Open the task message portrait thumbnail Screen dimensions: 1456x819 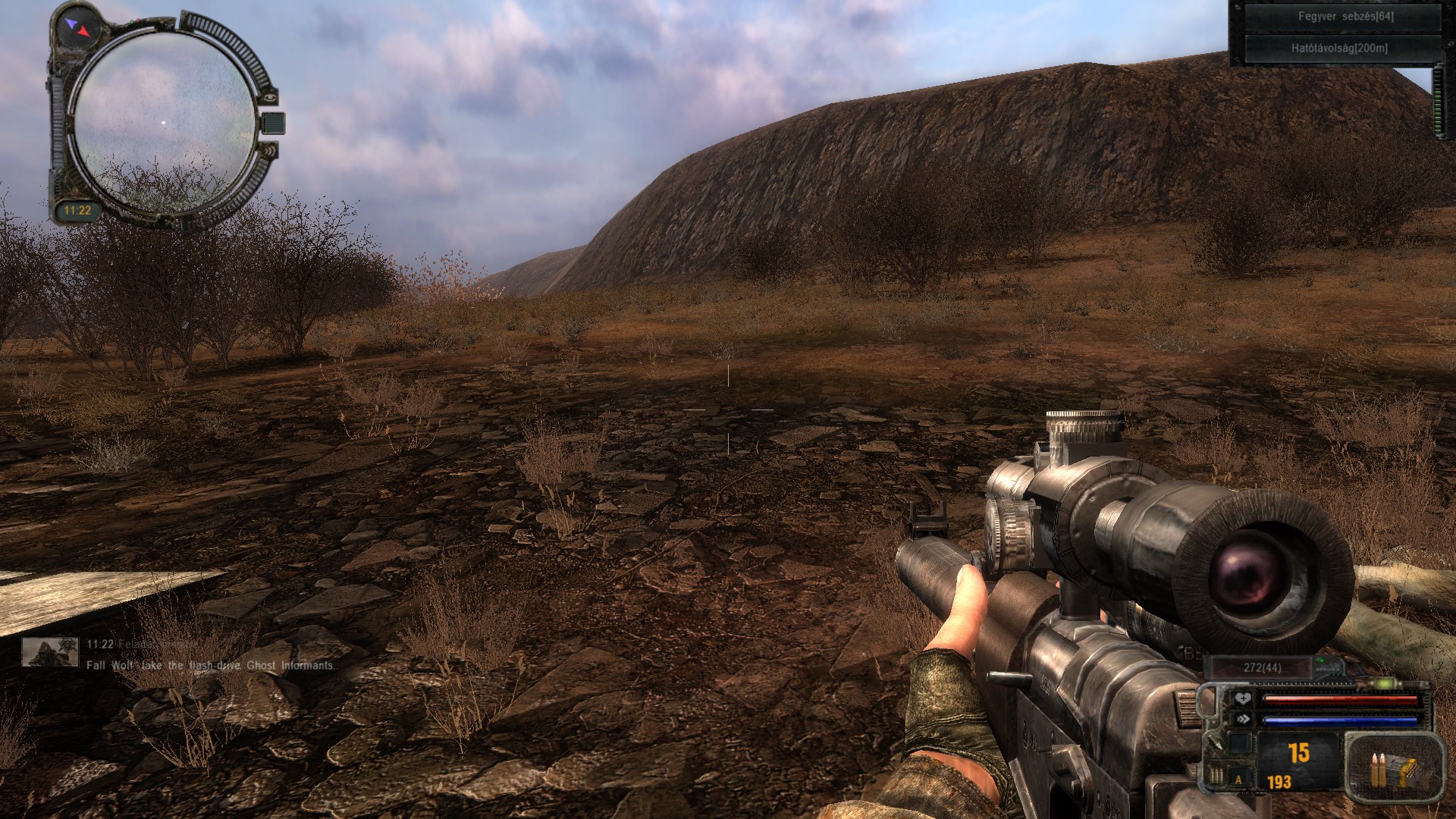coord(50,652)
